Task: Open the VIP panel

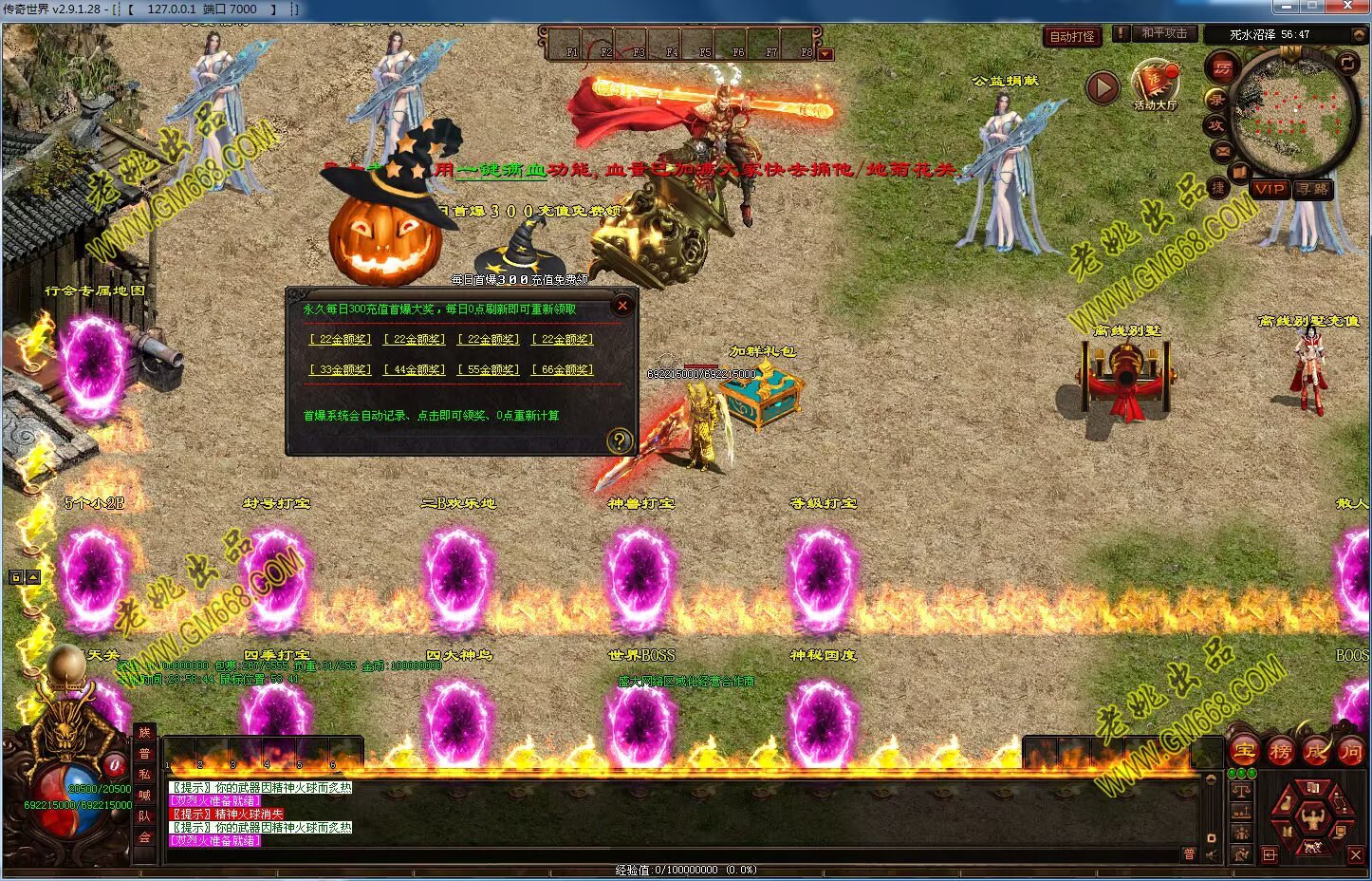Action: 1269,189
